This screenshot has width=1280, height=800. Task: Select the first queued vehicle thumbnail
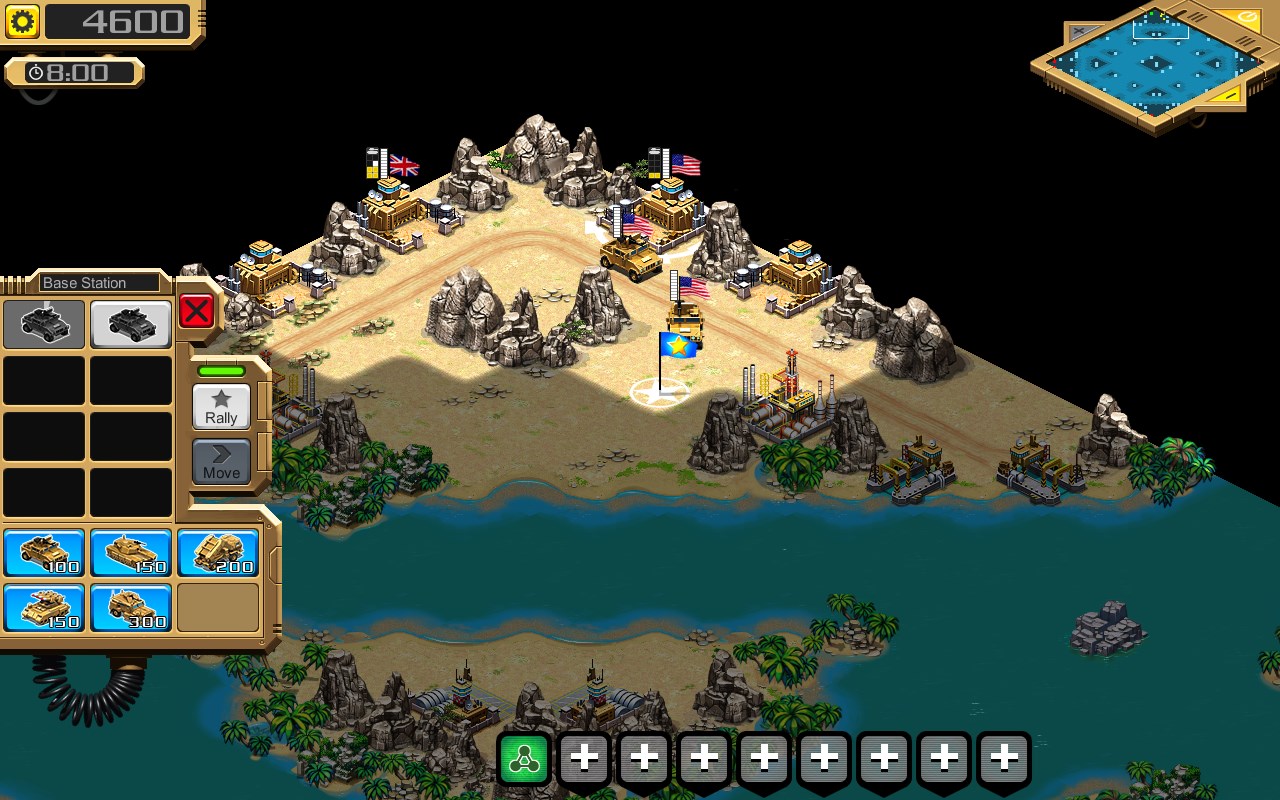coord(44,324)
